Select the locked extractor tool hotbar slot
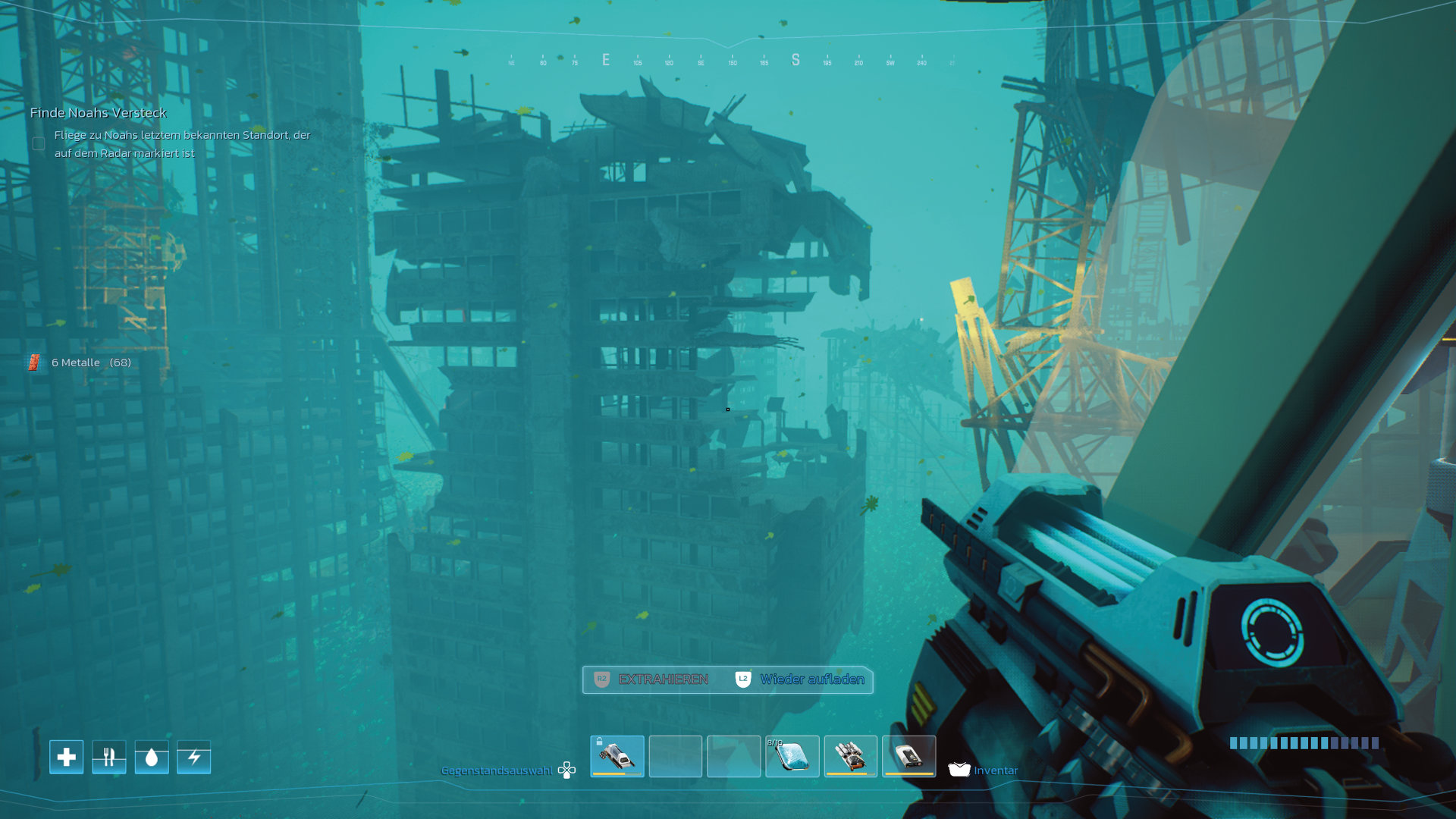This screenshot has width=1456, height=819. [617, 756]
